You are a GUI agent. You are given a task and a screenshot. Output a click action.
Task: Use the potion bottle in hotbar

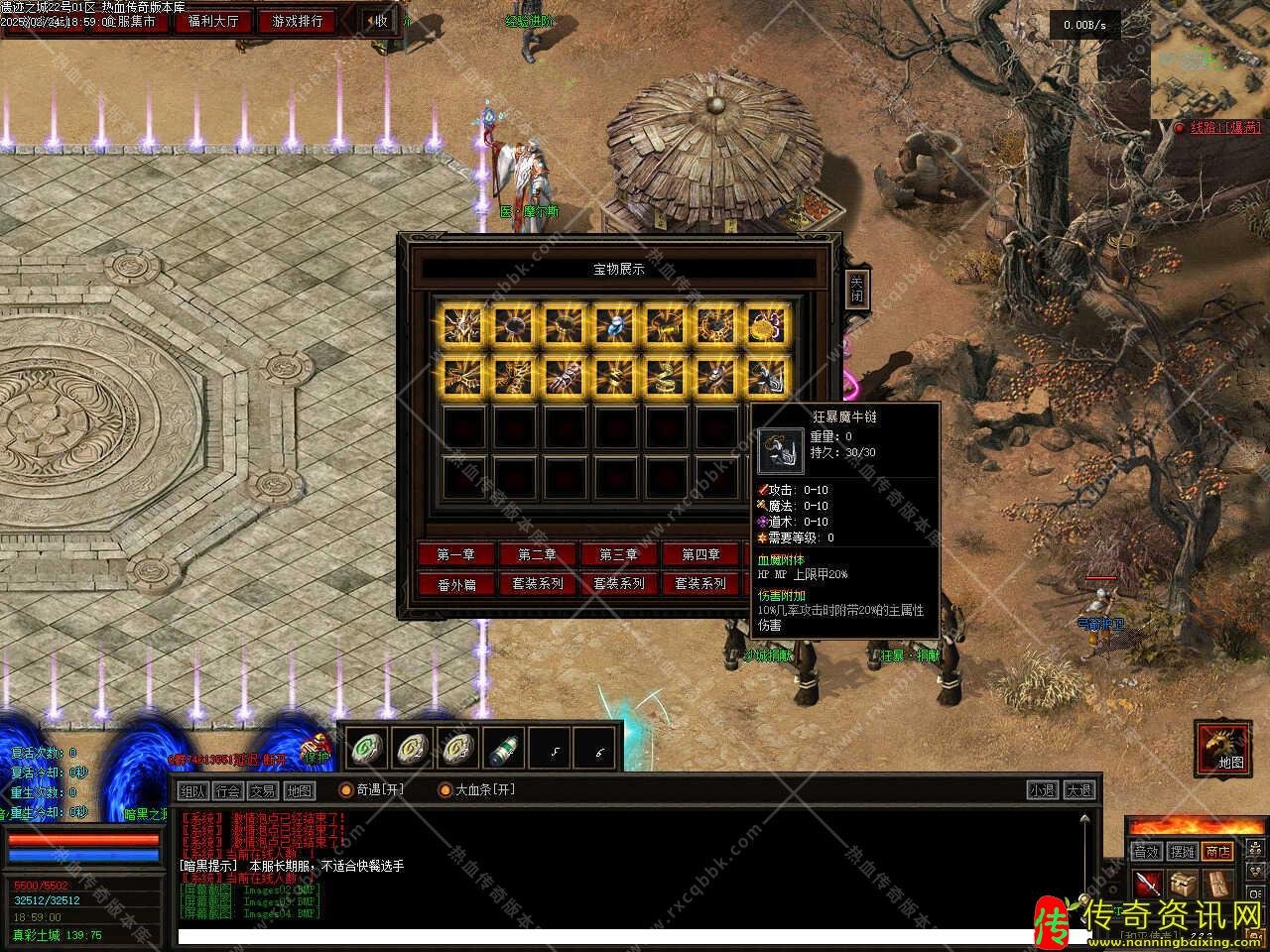tap(504, 749)
